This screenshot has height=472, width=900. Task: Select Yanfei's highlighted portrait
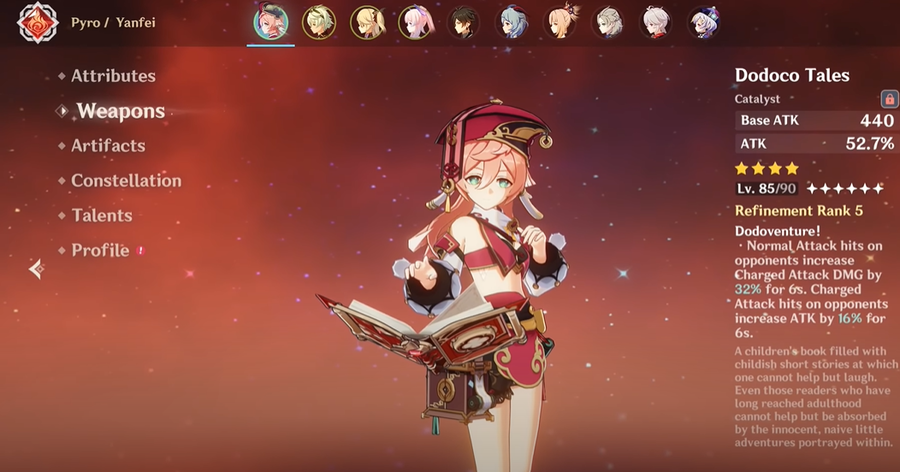click(x=270, y=22)
